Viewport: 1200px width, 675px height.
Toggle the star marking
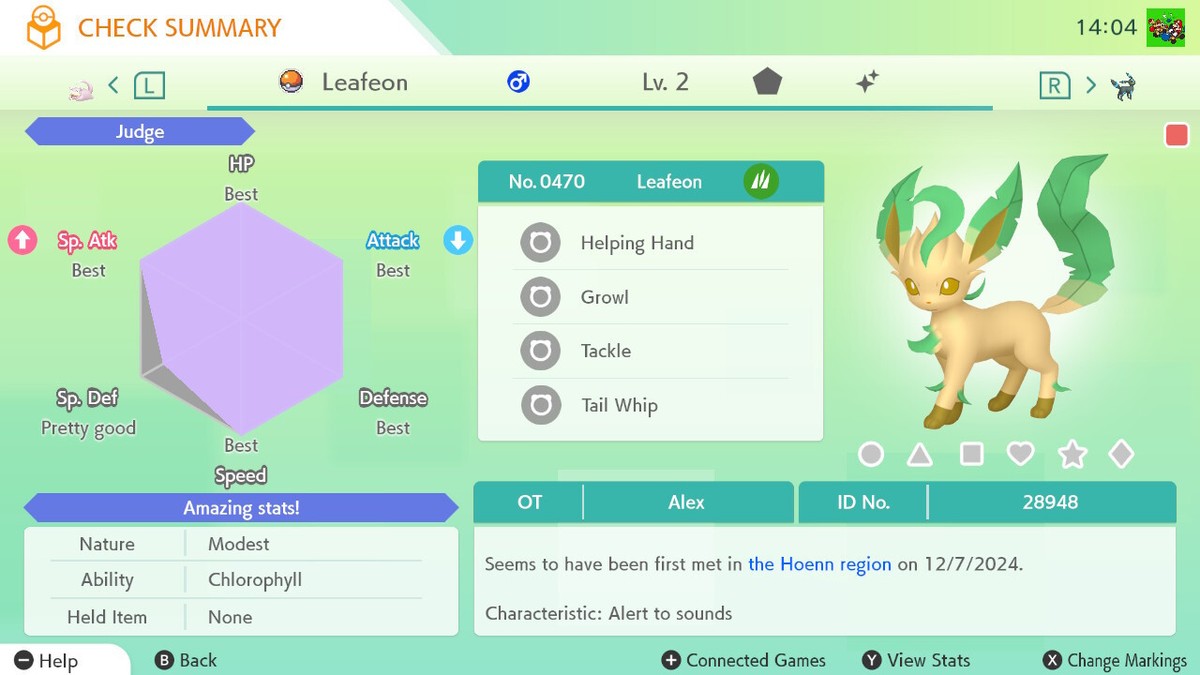[1072, 456]
